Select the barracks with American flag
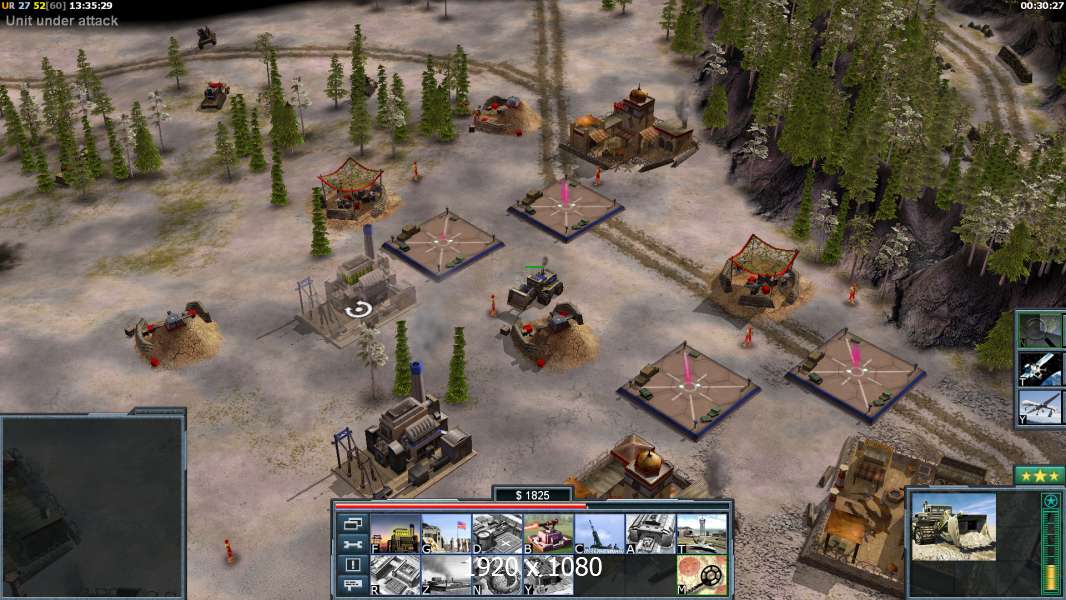Image resolution: width=1066 pixels, height=600 pixels. tap(446, 533)
